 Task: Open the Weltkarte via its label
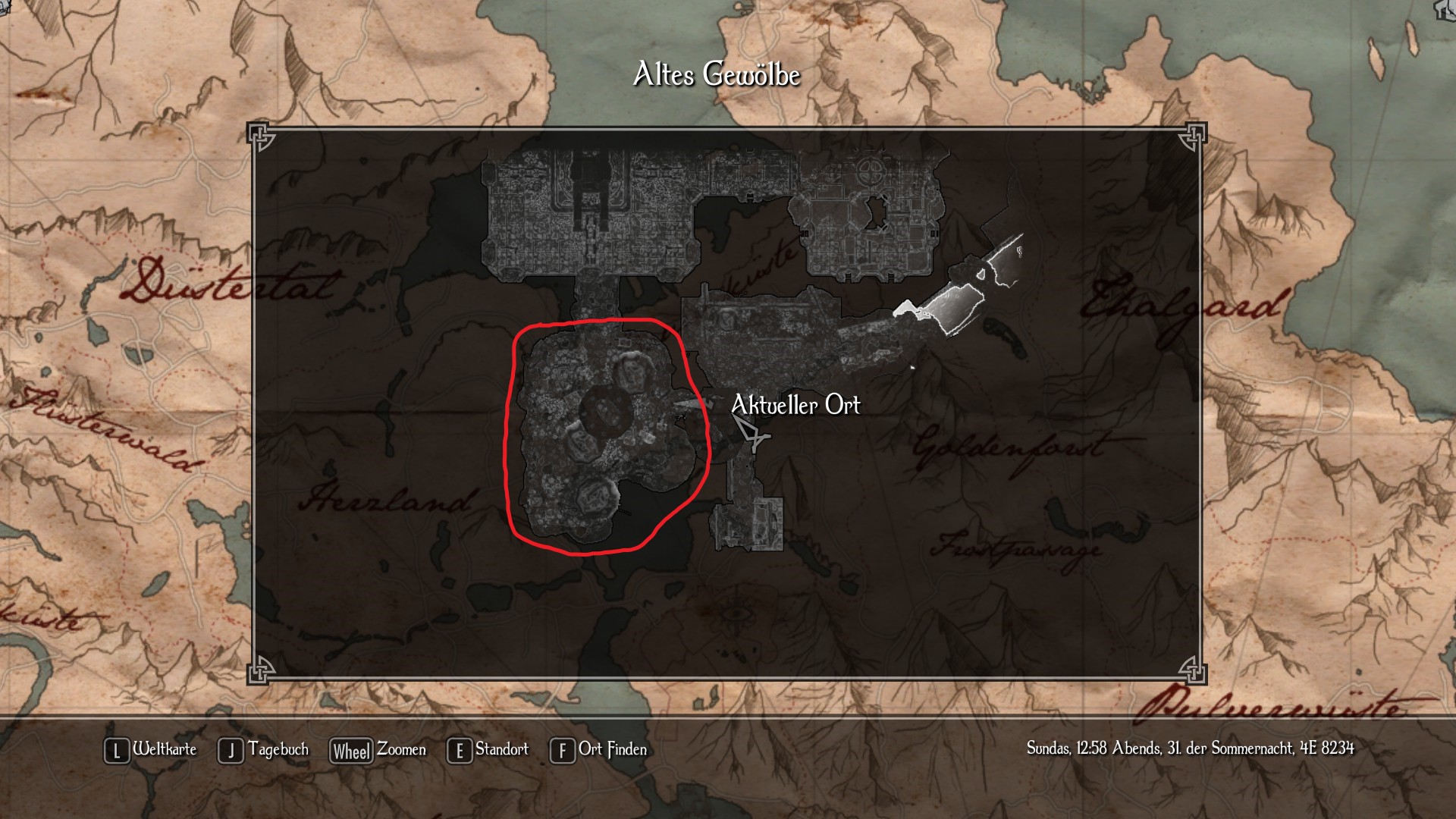click(x=164, y=750)
